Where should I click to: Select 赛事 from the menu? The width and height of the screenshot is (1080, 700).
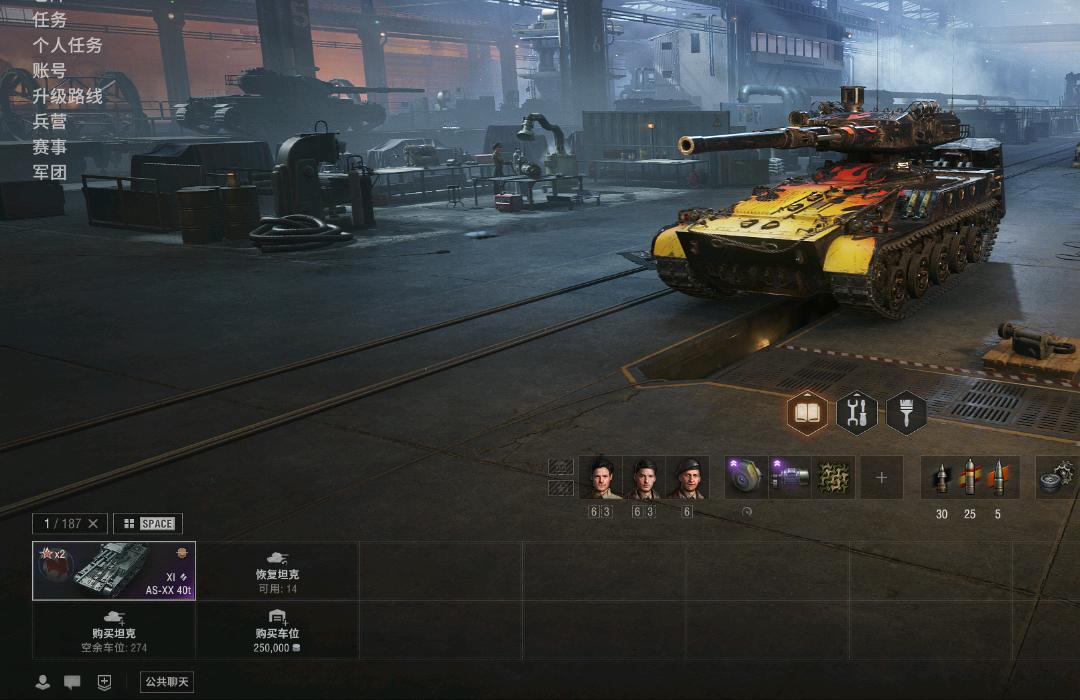pos(50,147)
